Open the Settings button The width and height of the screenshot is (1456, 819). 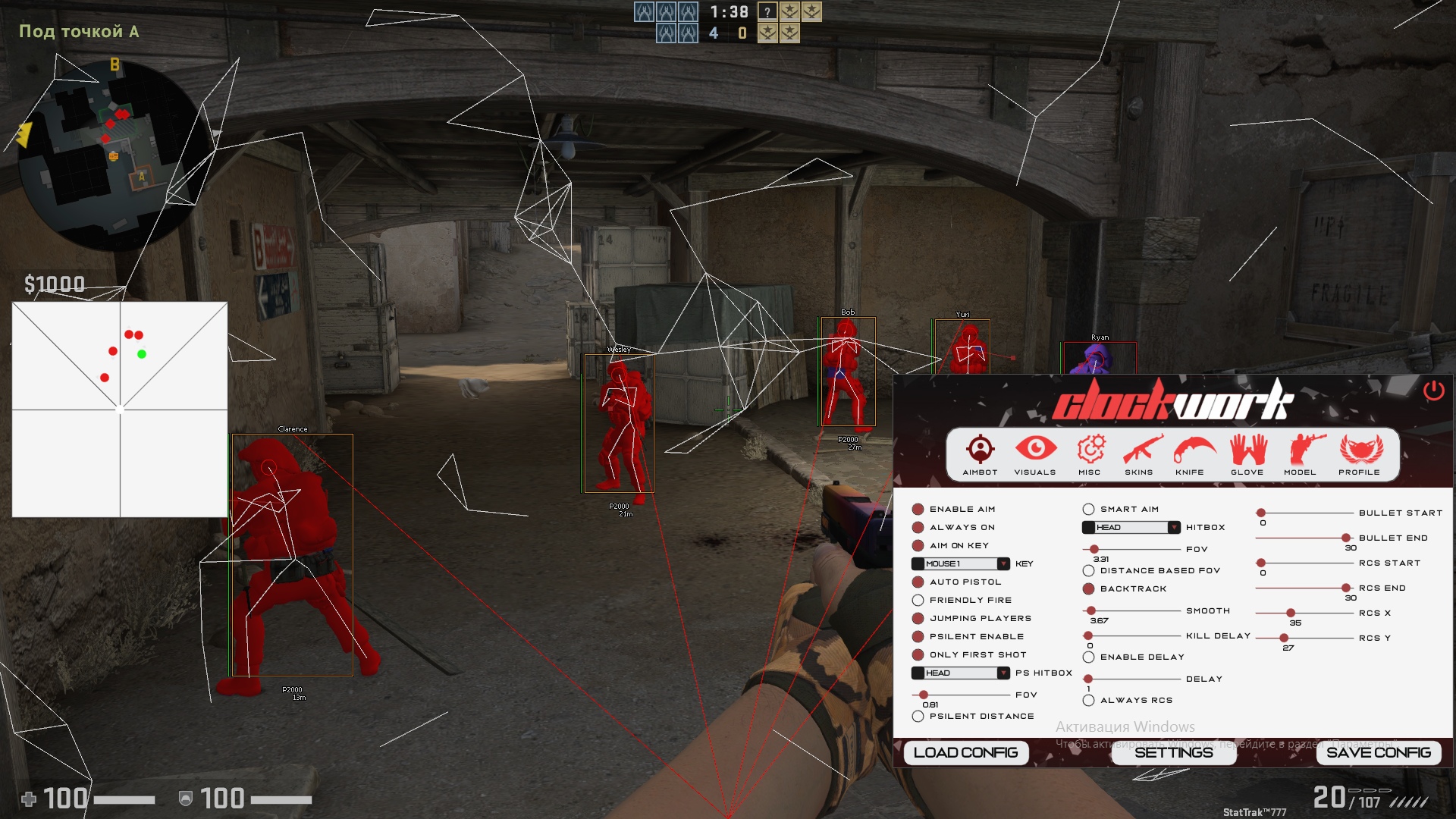pyautogui.click(x=1173, y=752)
